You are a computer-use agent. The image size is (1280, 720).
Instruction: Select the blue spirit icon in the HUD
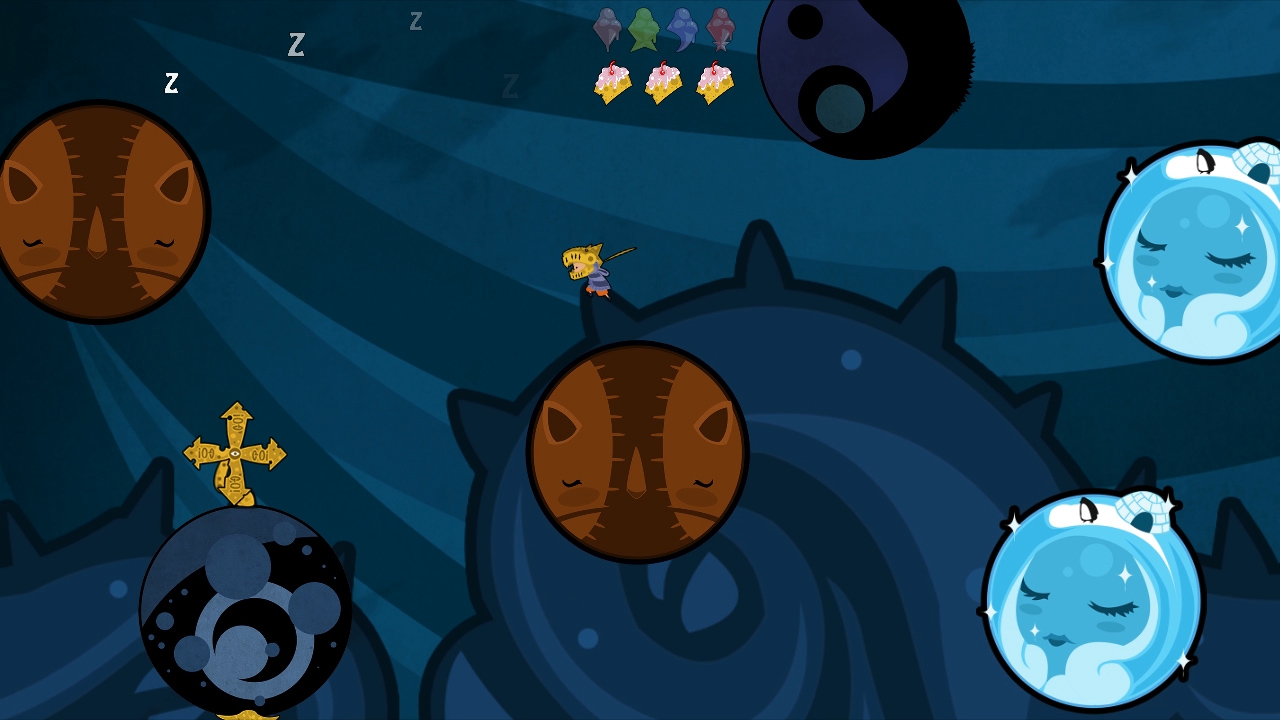pyautogui.click(x=682, y=28)
